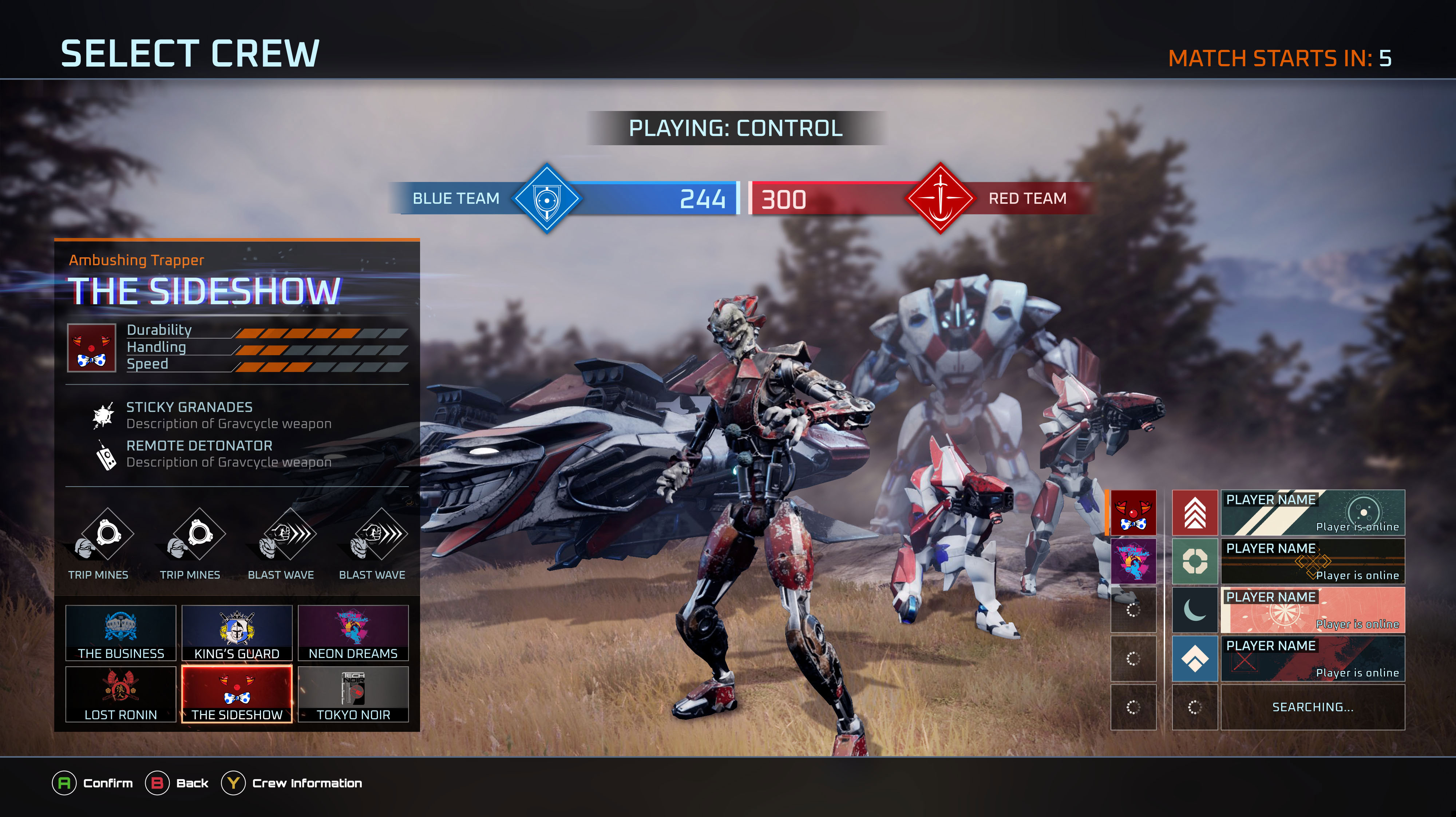Screen dimensions: 1456x817
Task: Click The Sideshow clown portrait by stats
Action: click(92, 348)
